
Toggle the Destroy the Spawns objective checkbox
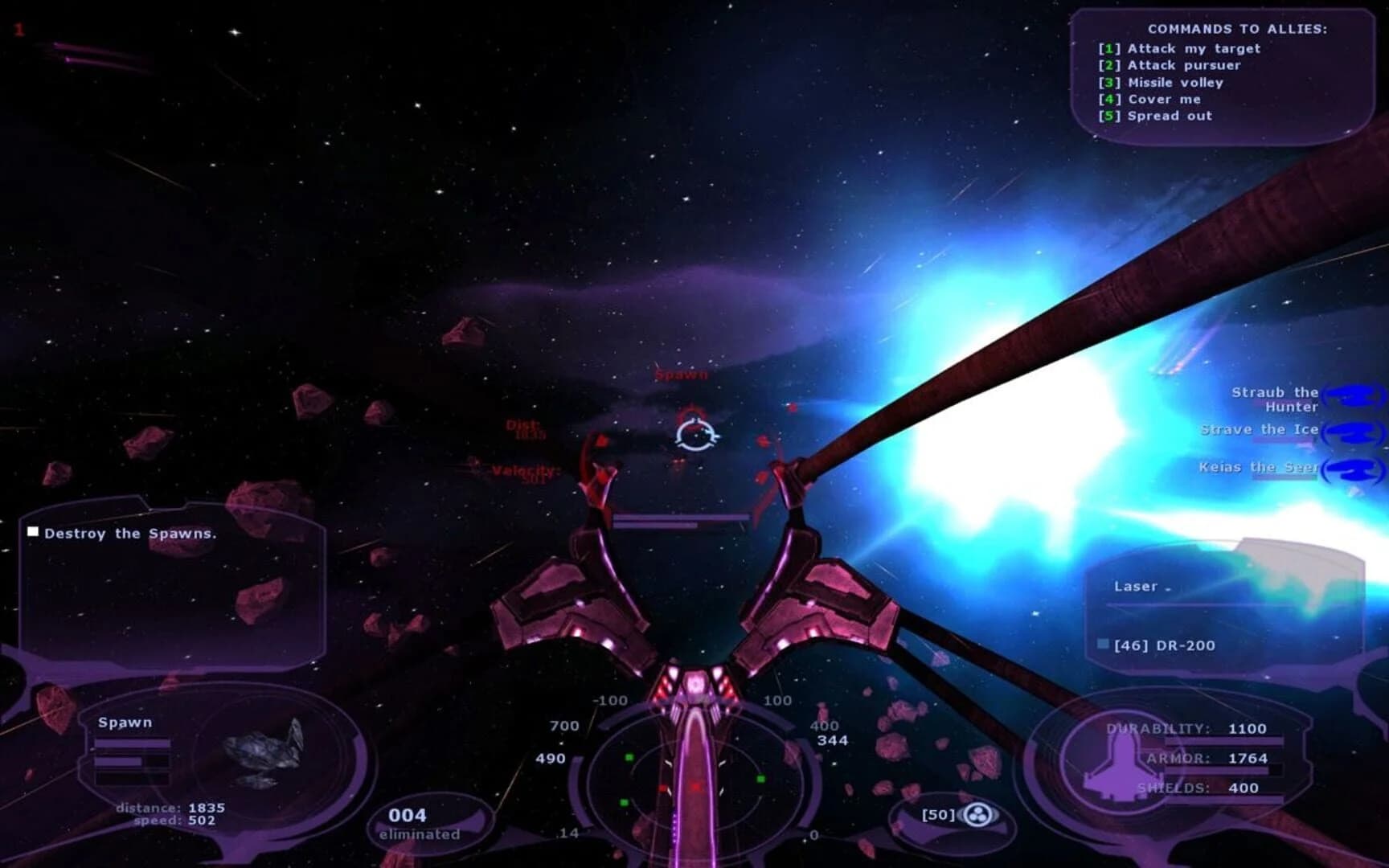click(x=33, y=530)
